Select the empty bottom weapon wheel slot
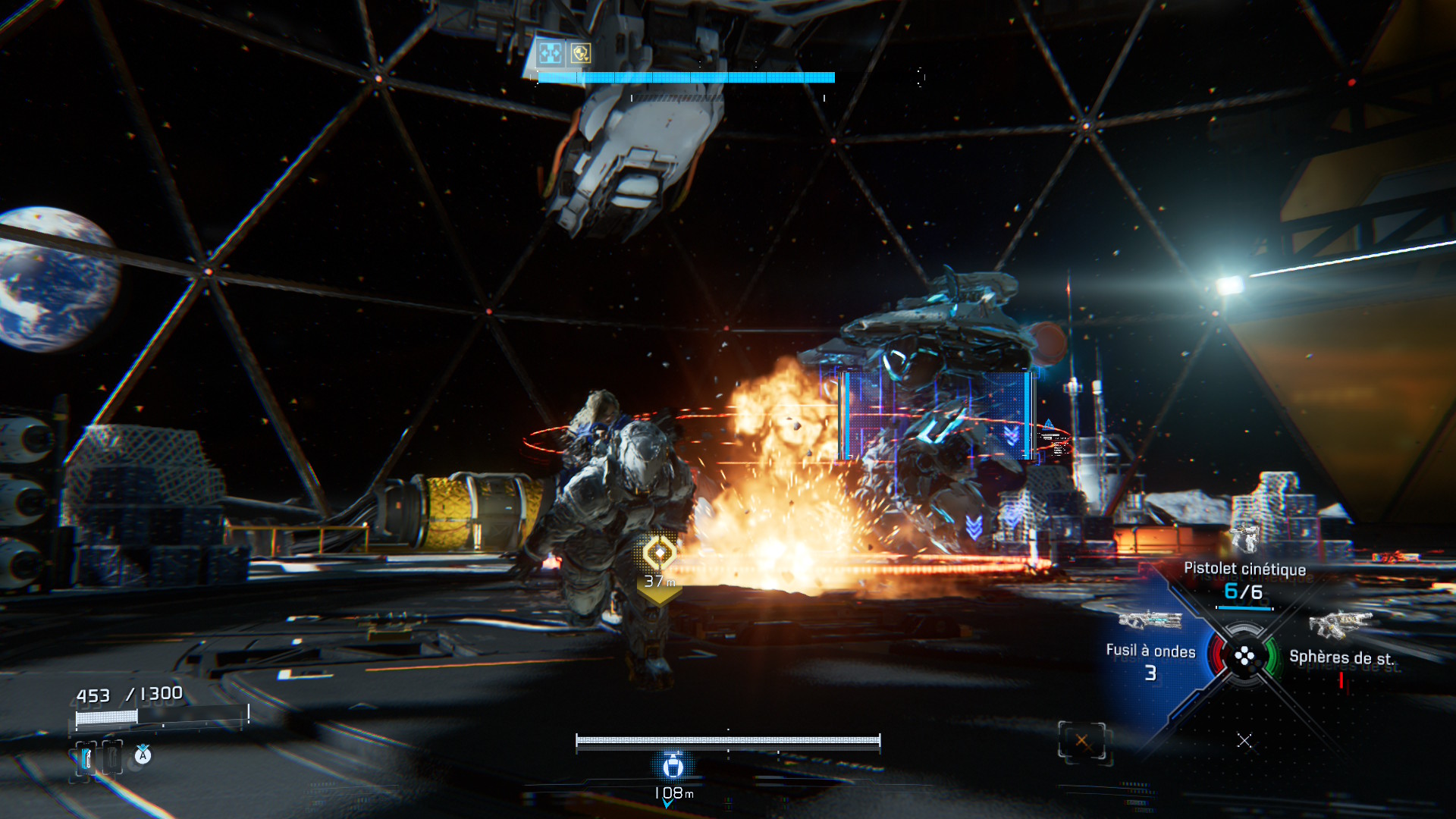This screenshot has height=819, width=1456. coord(1244,741)
